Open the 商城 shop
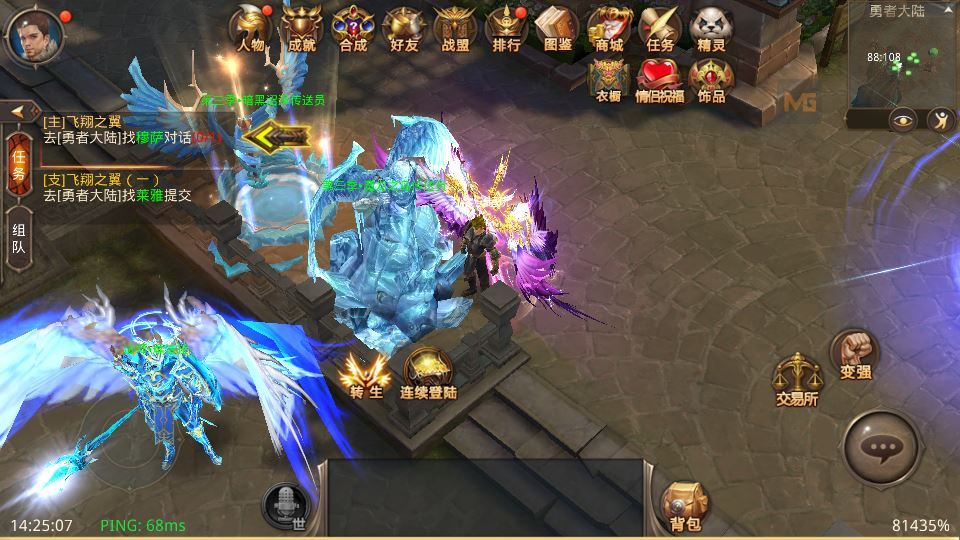The width and height of the screenshot is (960, 540). point(609,28)
